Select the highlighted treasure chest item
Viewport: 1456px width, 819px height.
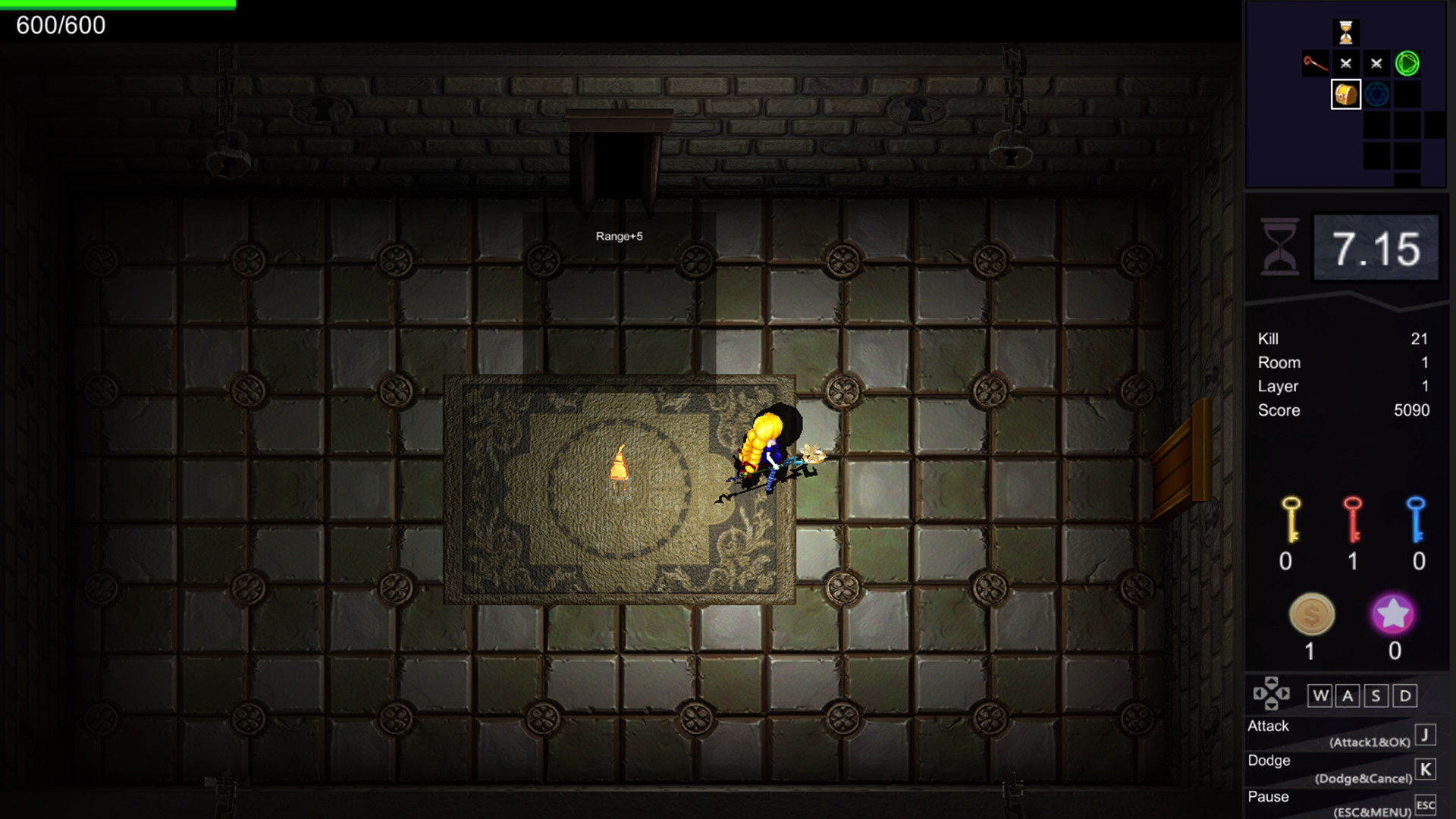(1348, 96)
